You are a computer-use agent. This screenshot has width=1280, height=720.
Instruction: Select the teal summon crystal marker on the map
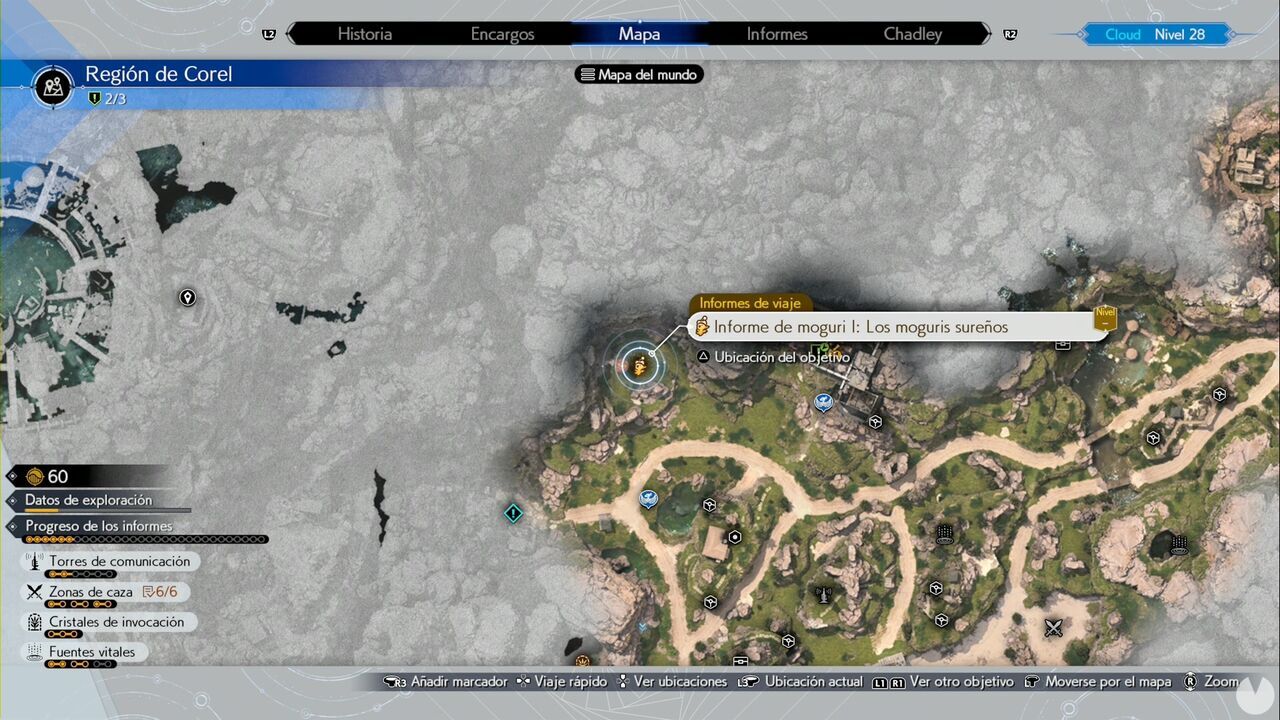click(x=513, y=513)
